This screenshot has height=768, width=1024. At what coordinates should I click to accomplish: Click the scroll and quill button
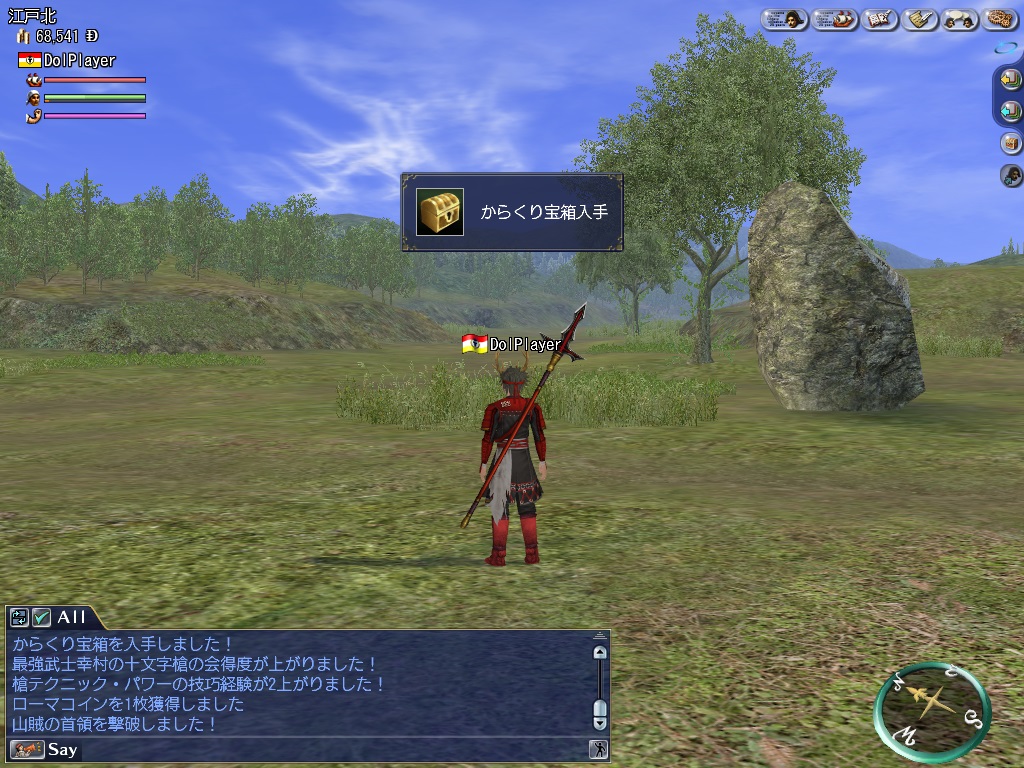920,19
